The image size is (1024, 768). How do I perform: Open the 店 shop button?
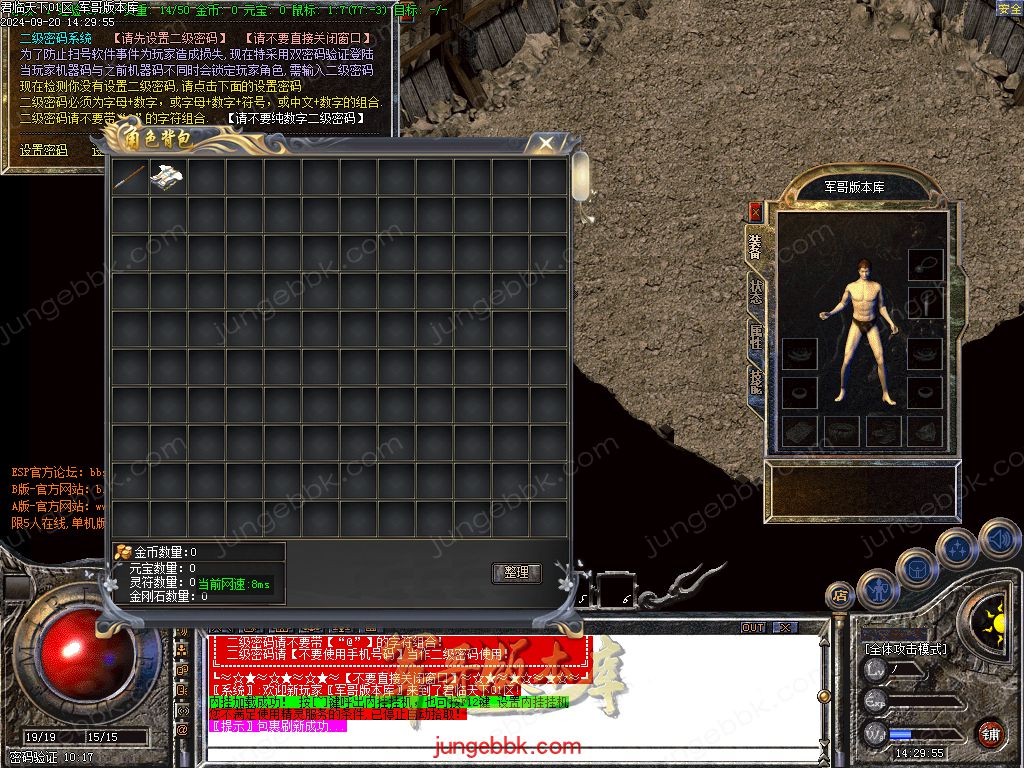tap(838, 596)
